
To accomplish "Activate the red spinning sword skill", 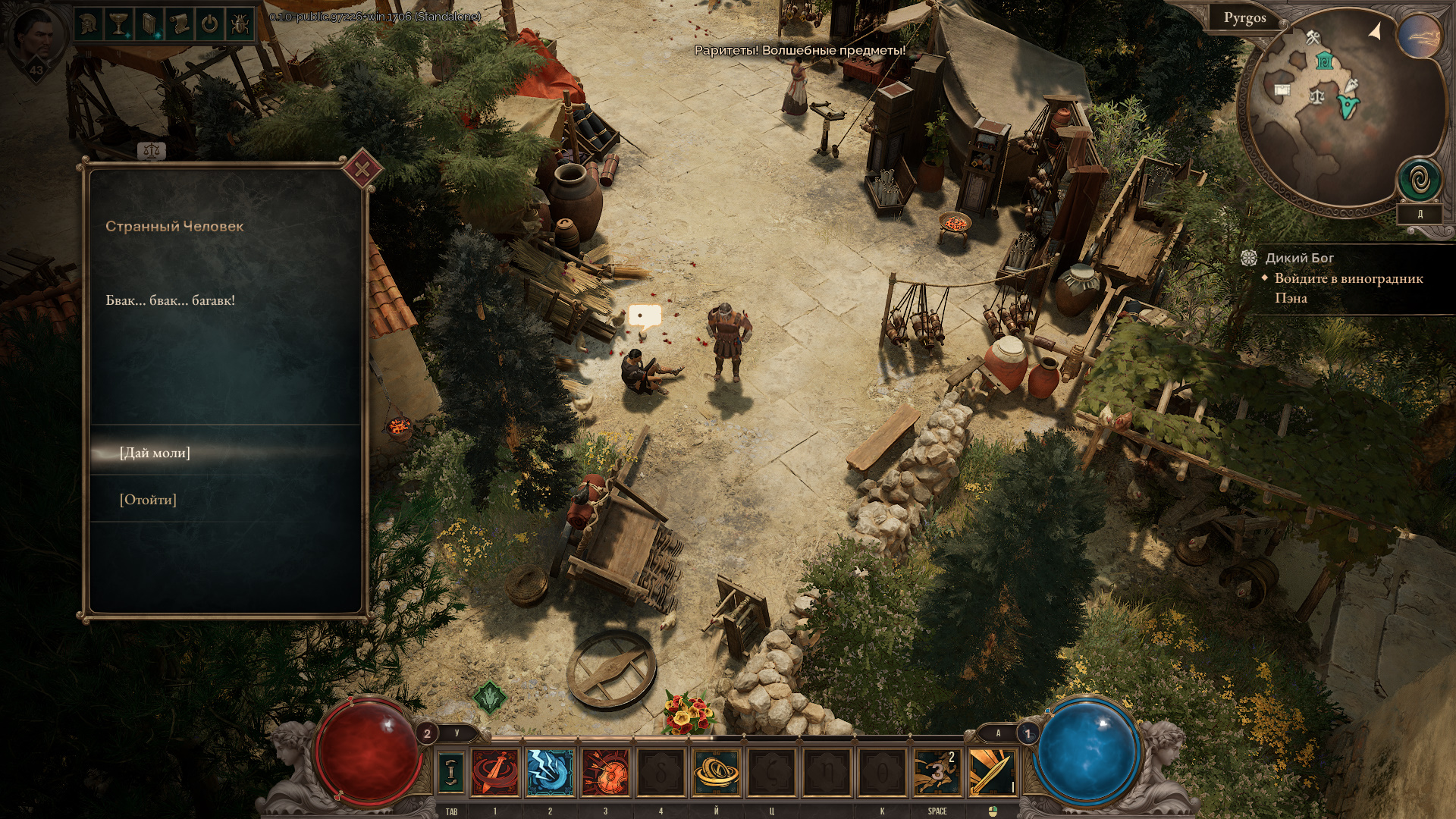I will point(495,772).
